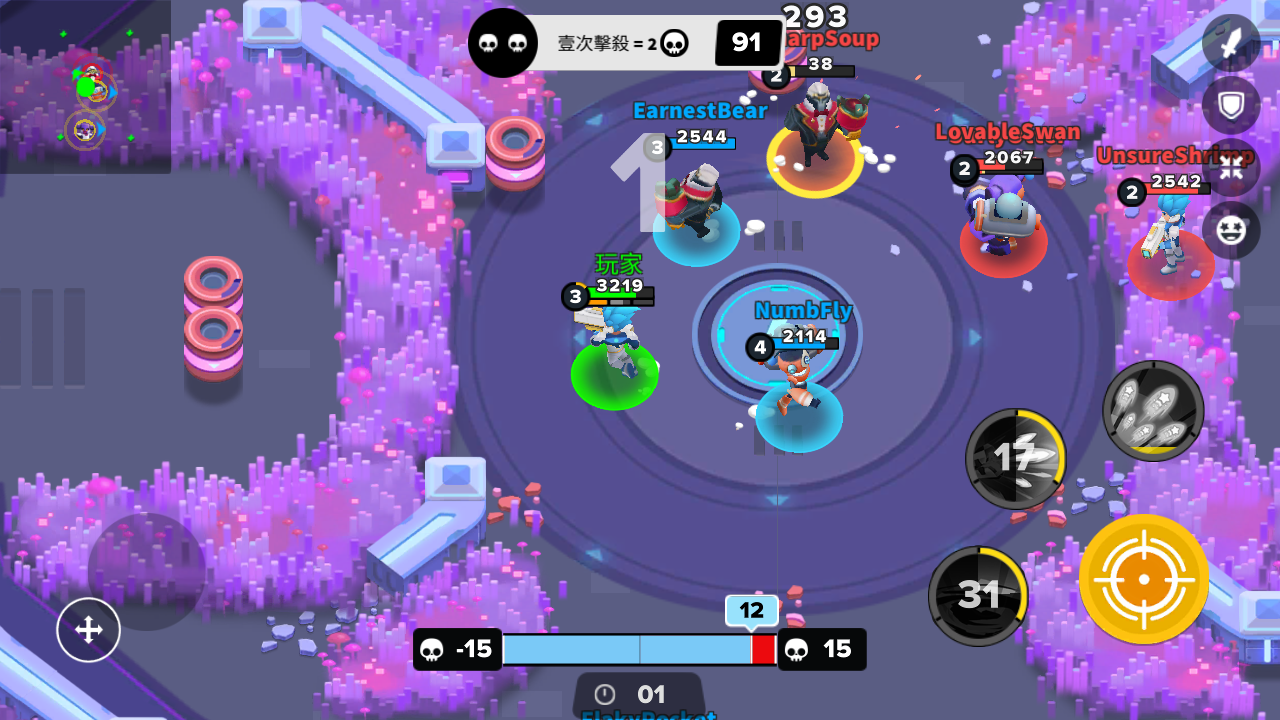The width and height of the screenshot is (1280, 720).
Task: Tap UnsureShrimp's health display showing 2542
Action: point(1176,190)
